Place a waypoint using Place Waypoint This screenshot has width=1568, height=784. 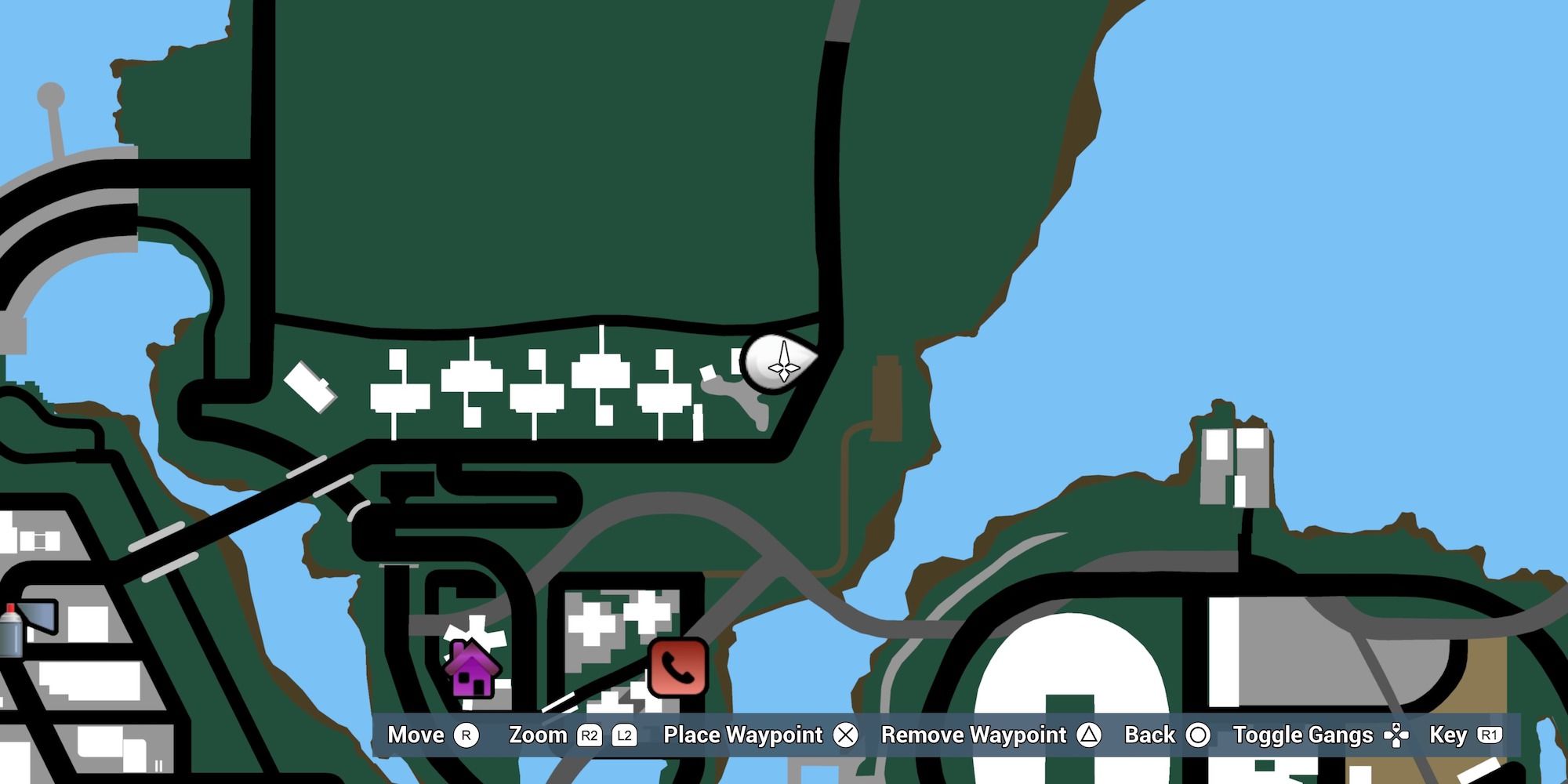(742, 735)
